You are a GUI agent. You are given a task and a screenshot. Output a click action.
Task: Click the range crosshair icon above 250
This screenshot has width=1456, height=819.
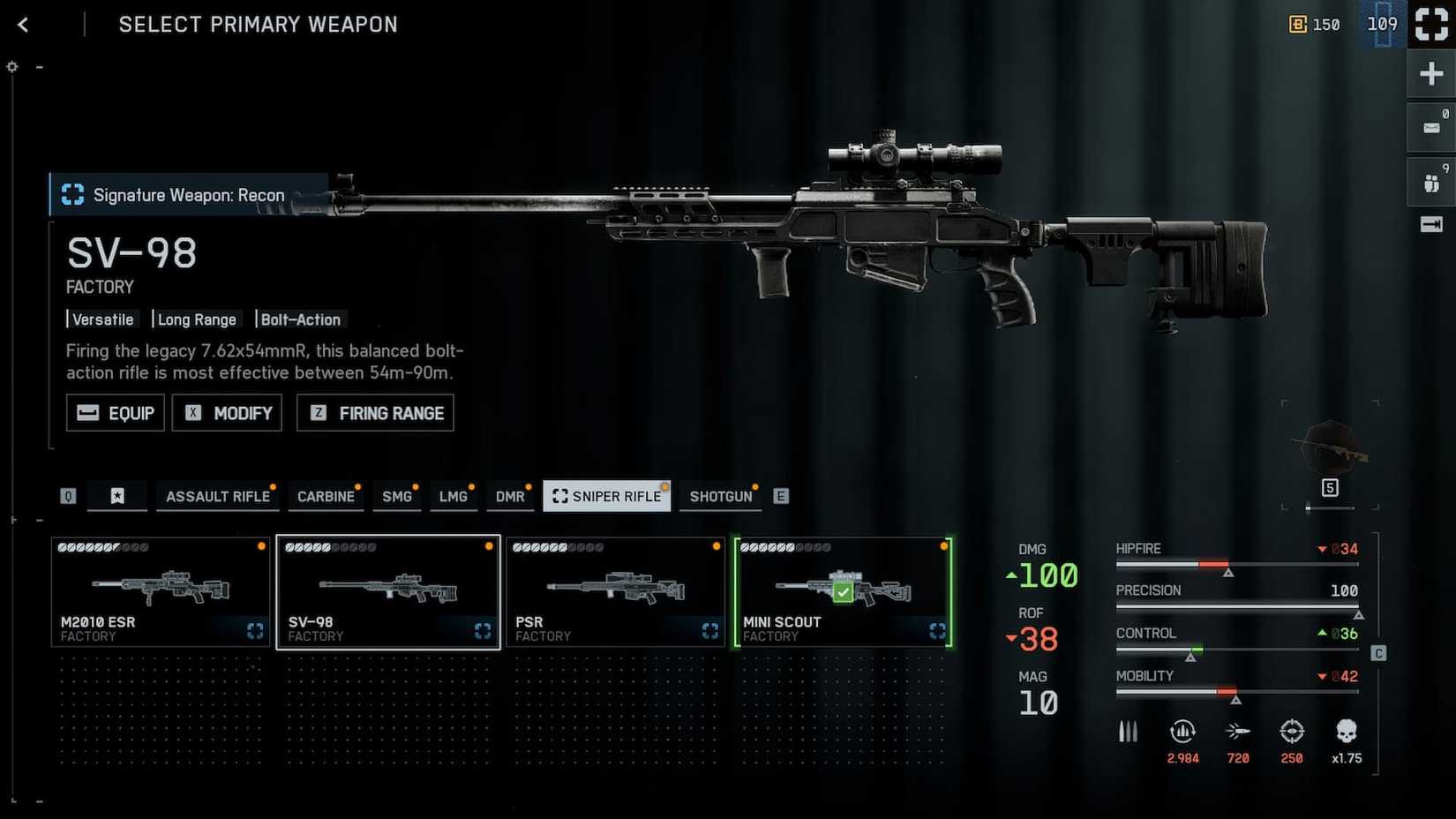point(1292,732)
